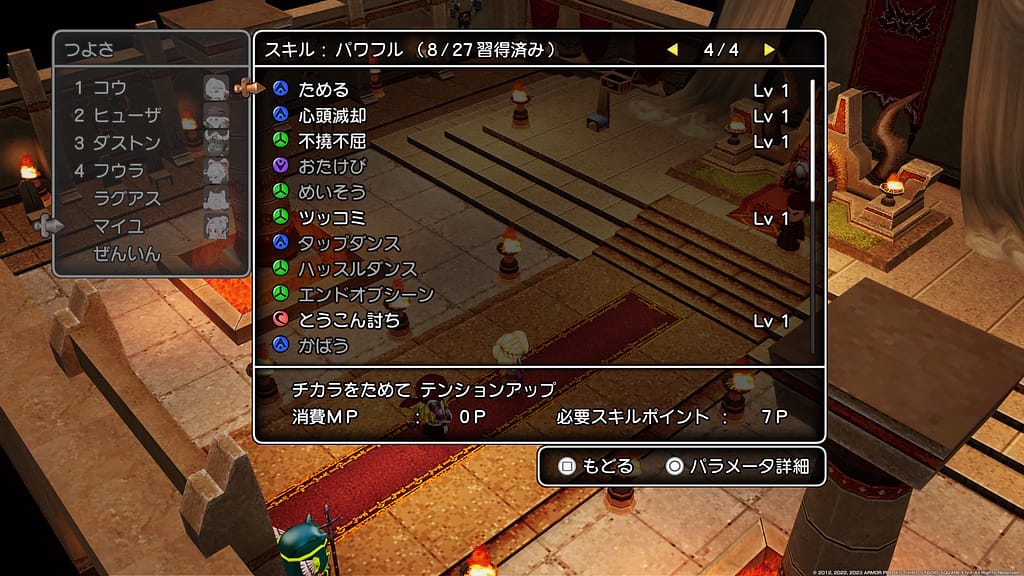This screenshot has width=1024, height=576.
Task: Select party member ヒューザ
Action: [x=125, y=115]
